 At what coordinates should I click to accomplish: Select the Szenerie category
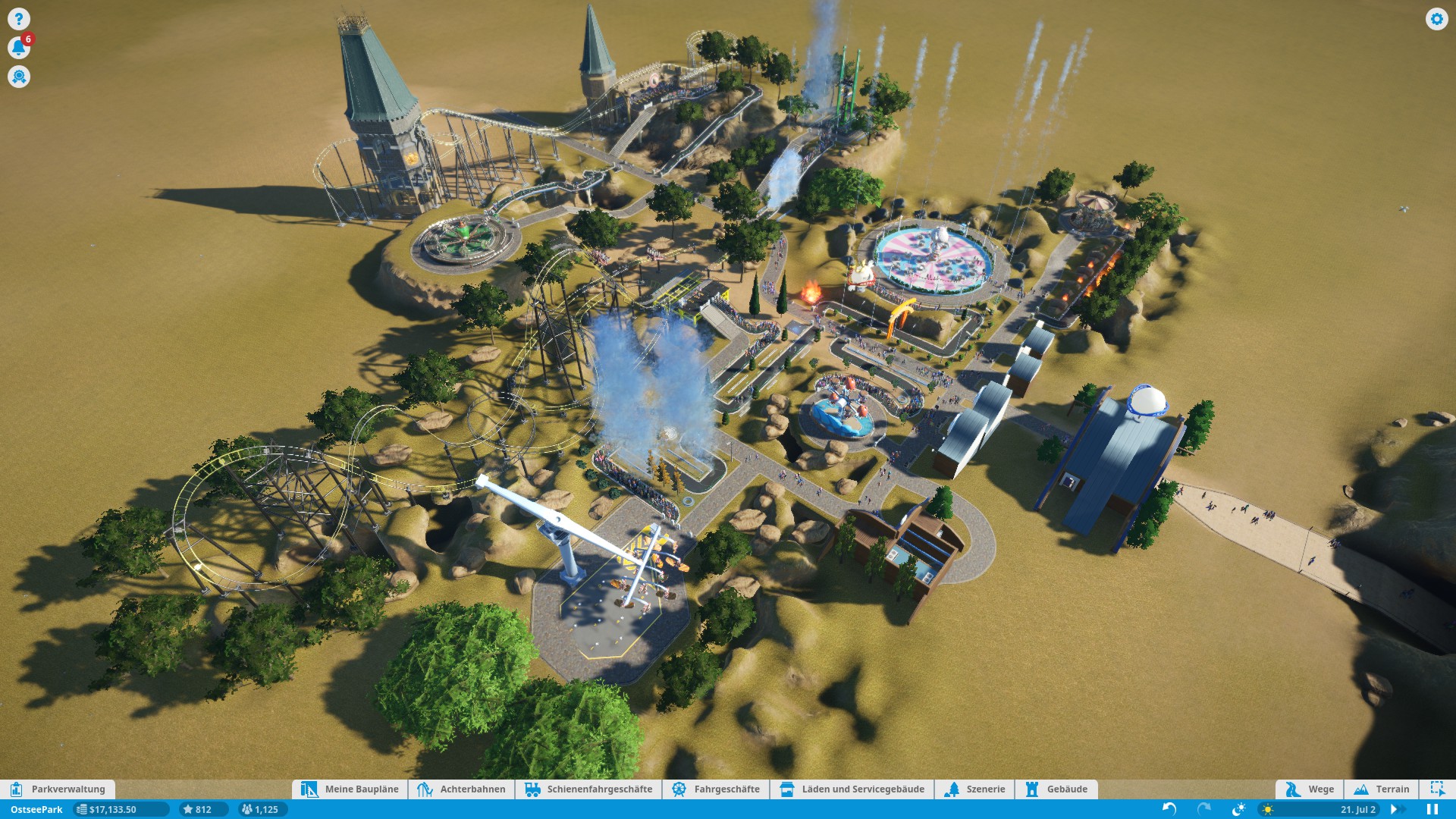(975, 789)
